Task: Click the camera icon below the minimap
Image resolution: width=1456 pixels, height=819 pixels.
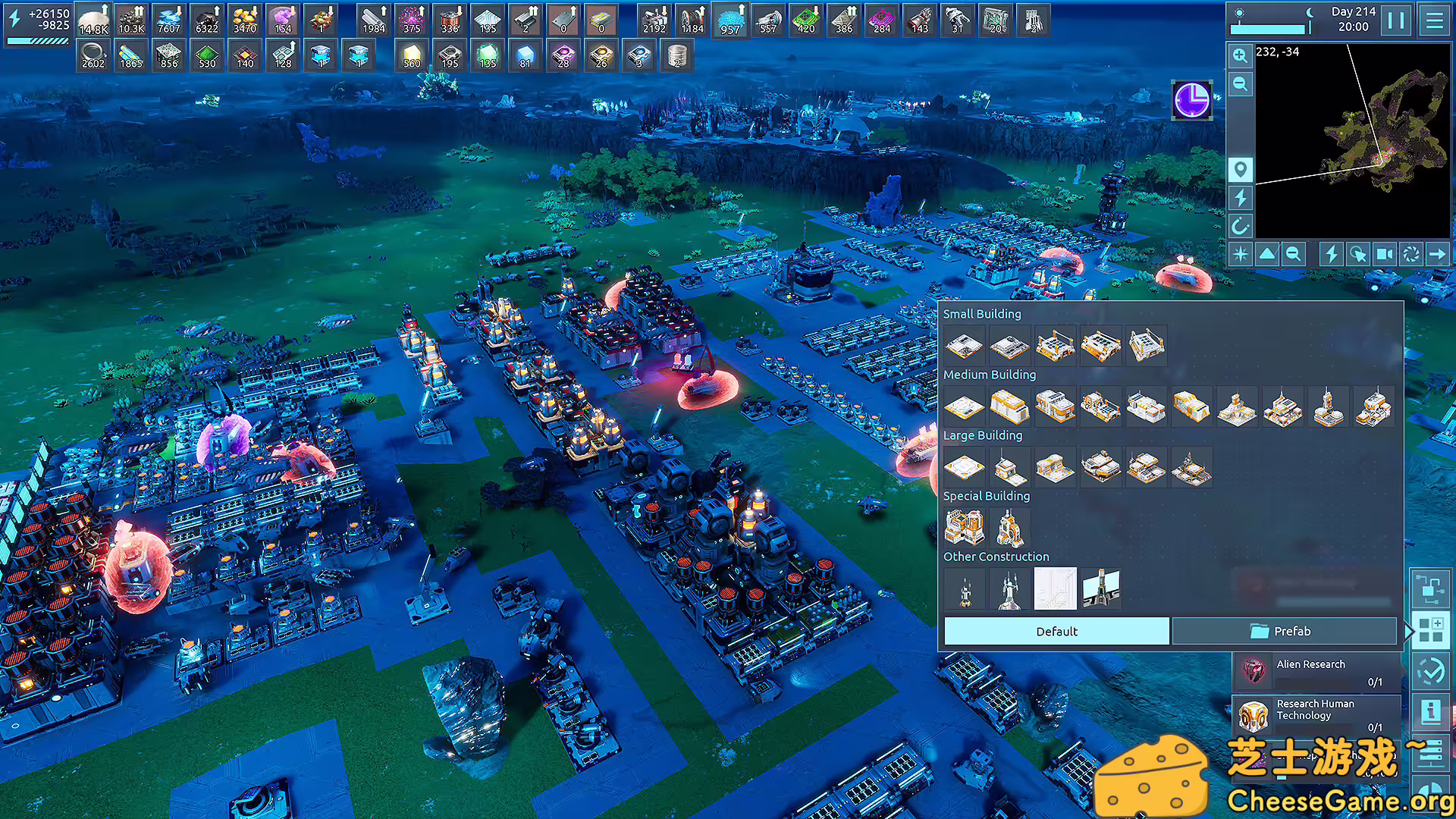Action: click(x=1385, y=254)
